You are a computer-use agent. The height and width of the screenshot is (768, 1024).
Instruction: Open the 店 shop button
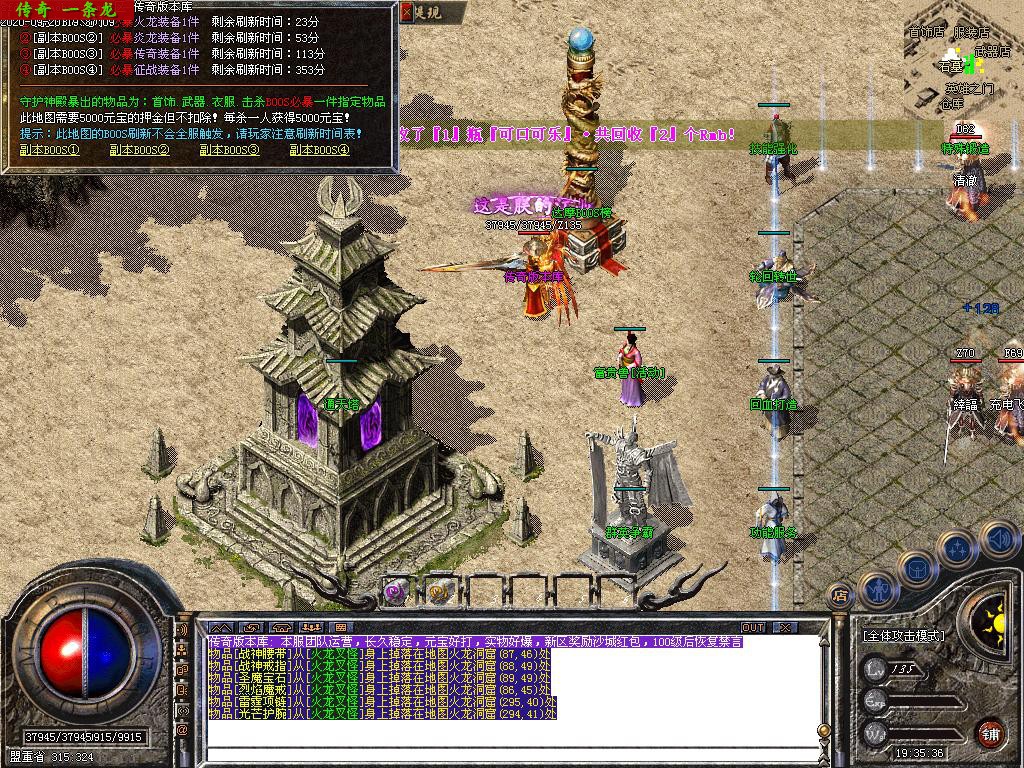pos(841,597)
